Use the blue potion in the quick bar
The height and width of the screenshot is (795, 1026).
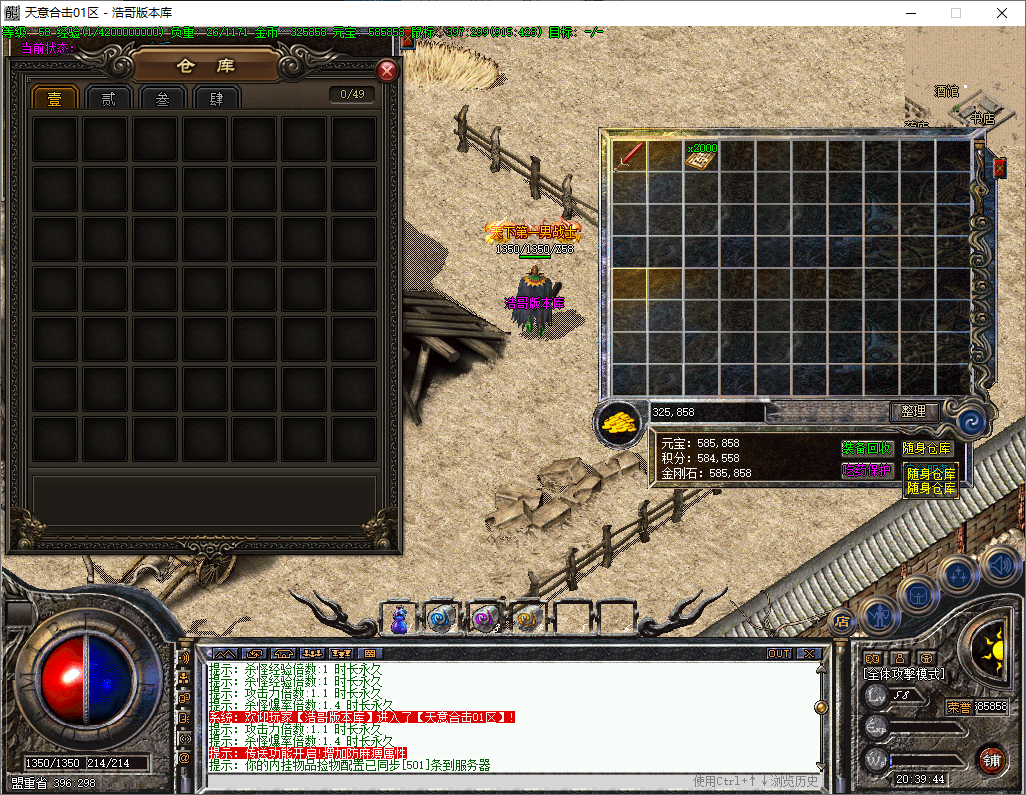[x=399, y=620]
